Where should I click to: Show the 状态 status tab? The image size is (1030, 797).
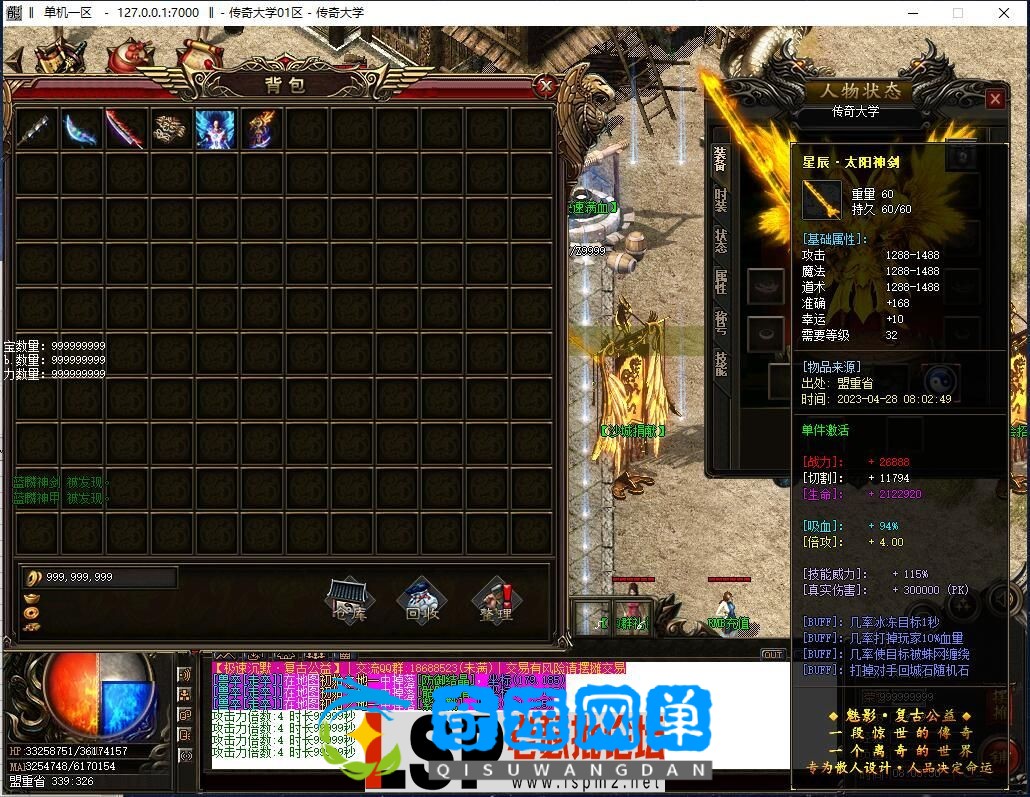coord(720,240)
